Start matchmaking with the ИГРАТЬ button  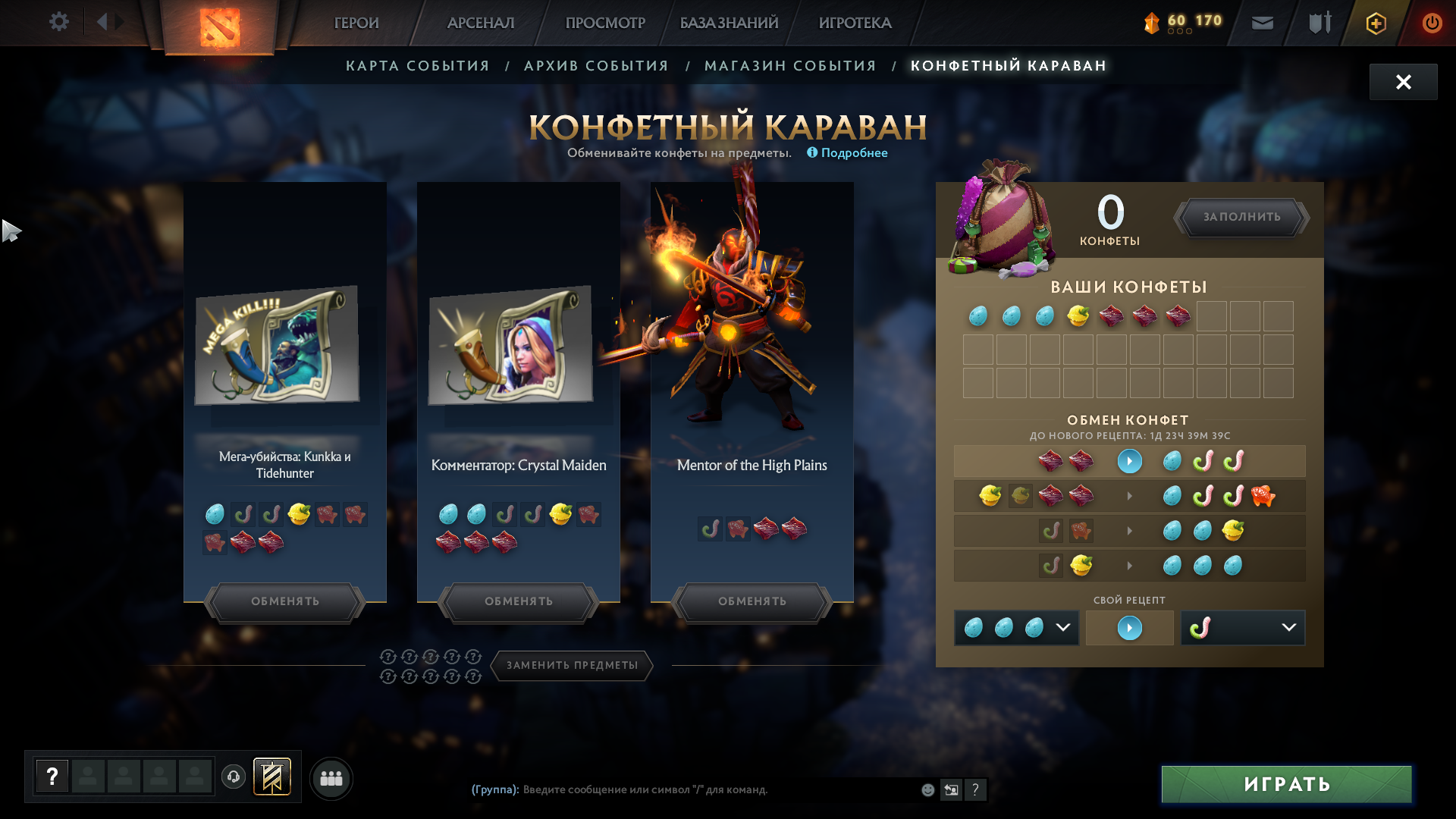coord(1286,784)
